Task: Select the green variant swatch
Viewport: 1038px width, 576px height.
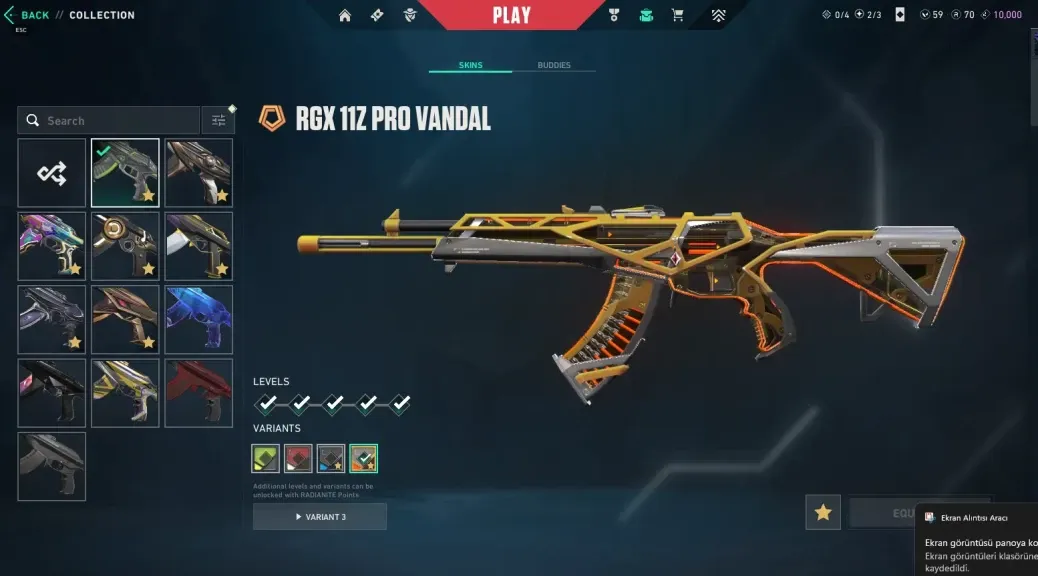Action: [x=266, y=458]
